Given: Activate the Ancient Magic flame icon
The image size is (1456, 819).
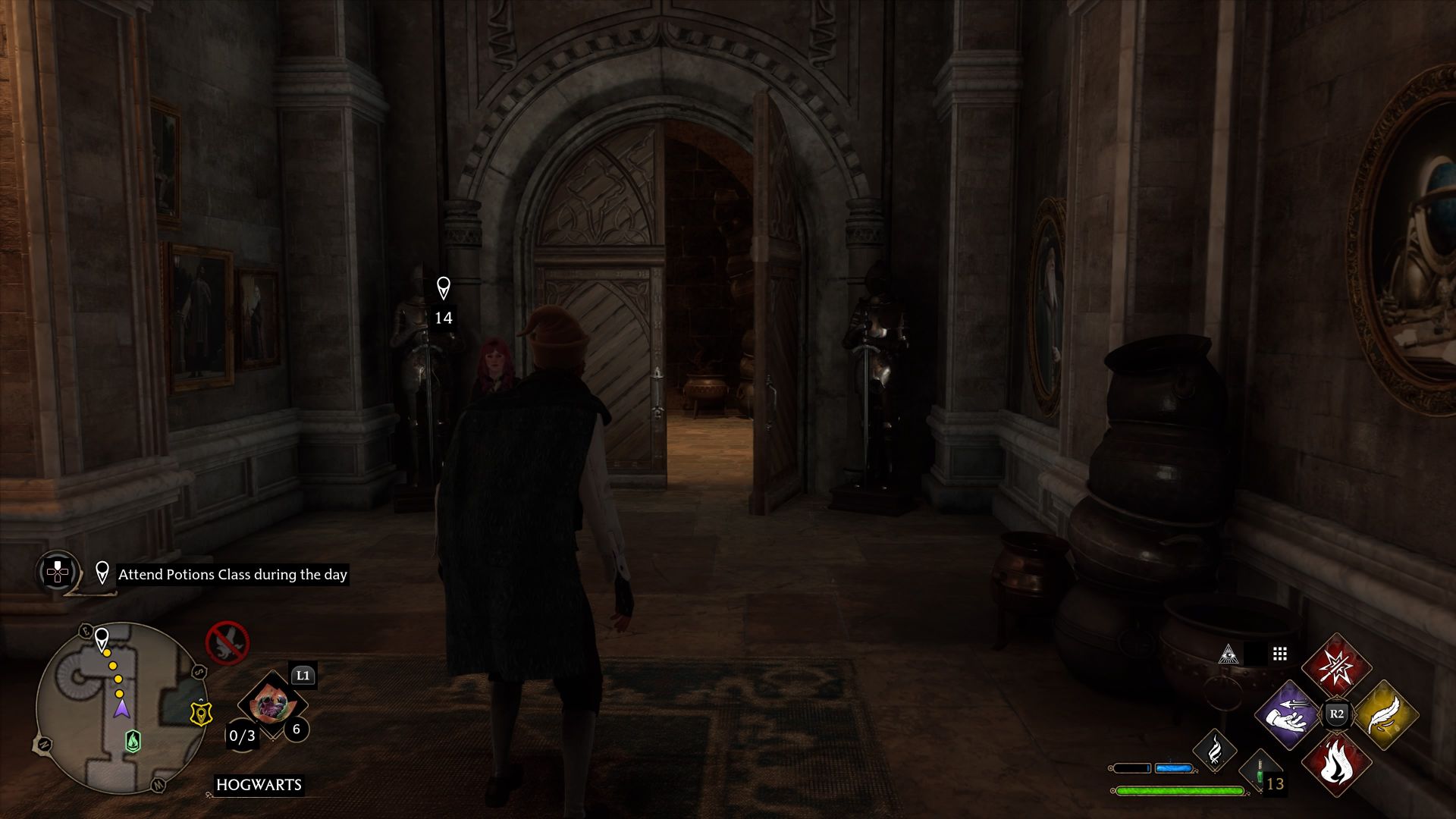Looking at the screenshot, I should [1215, 749].
